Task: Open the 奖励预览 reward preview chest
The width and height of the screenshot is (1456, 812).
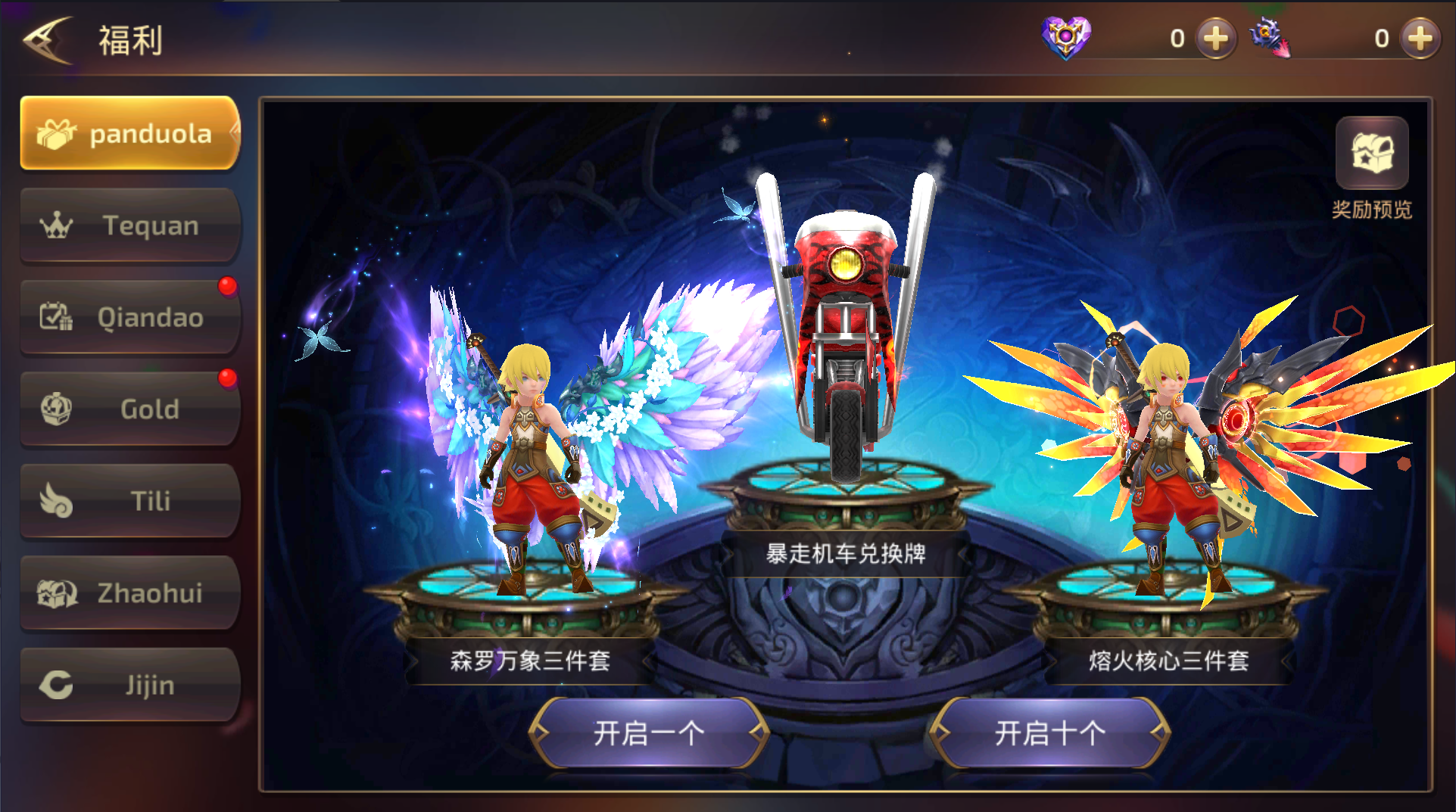Action: (1372, 154)
